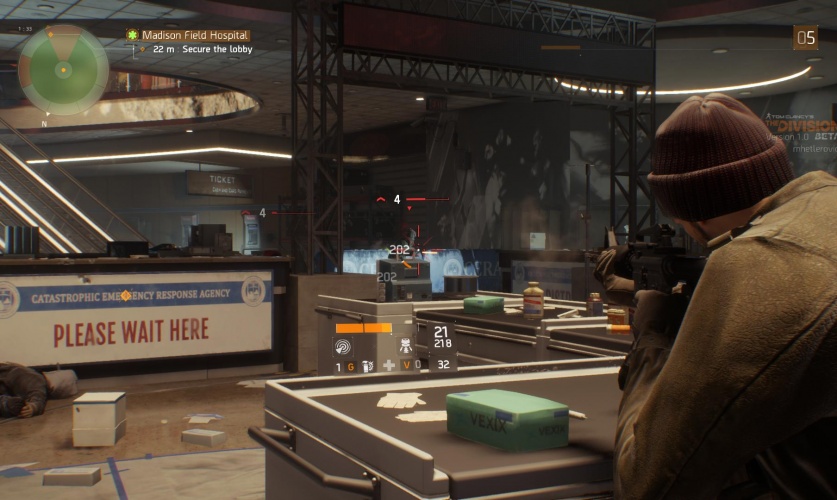Activate the Pulse scan skill icon

pos(343,346)
